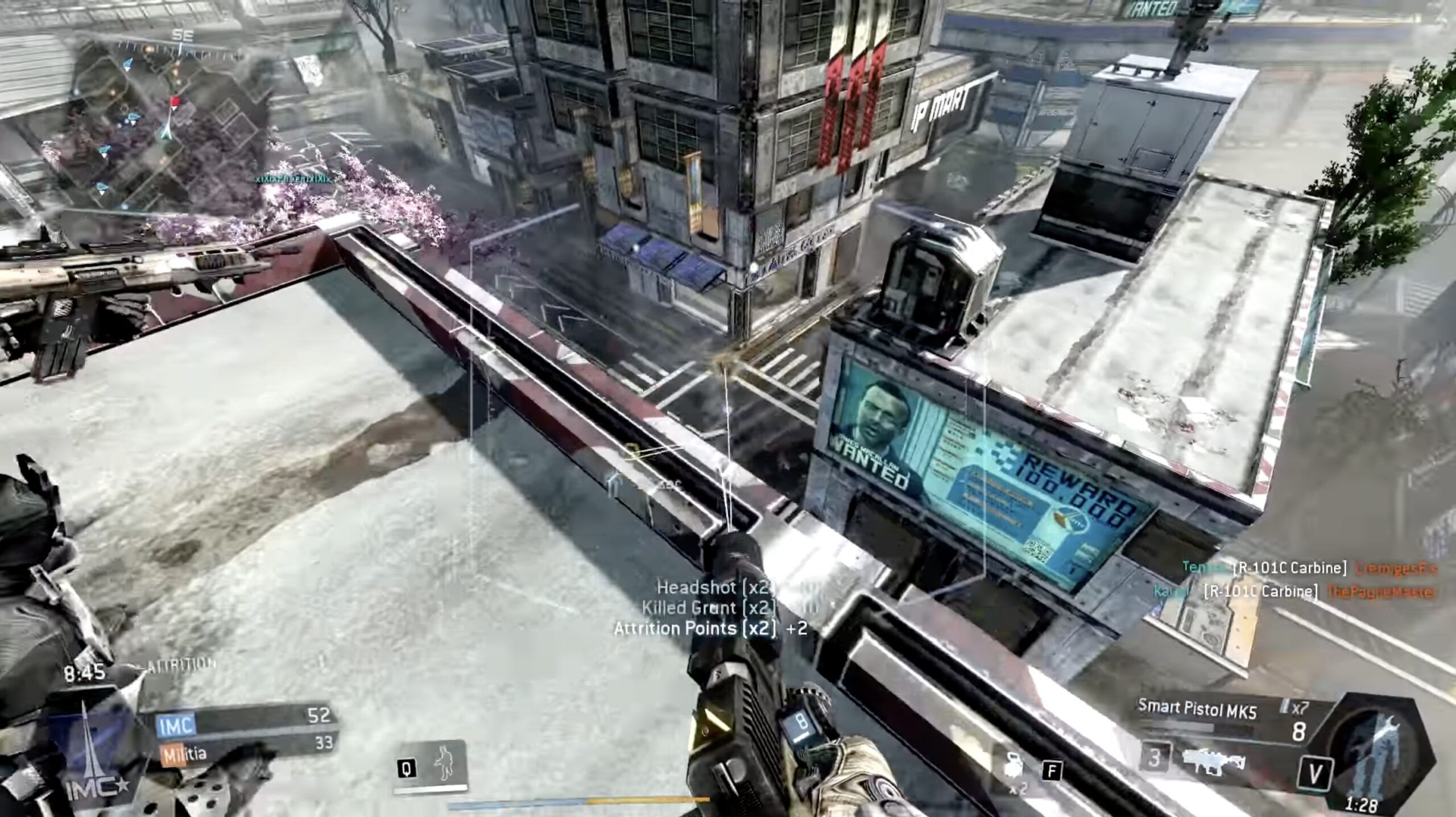The image size is (1456, 817).
Task: Click the top R-101C Carbine kill feed entry
Action: coord(1290,568)
